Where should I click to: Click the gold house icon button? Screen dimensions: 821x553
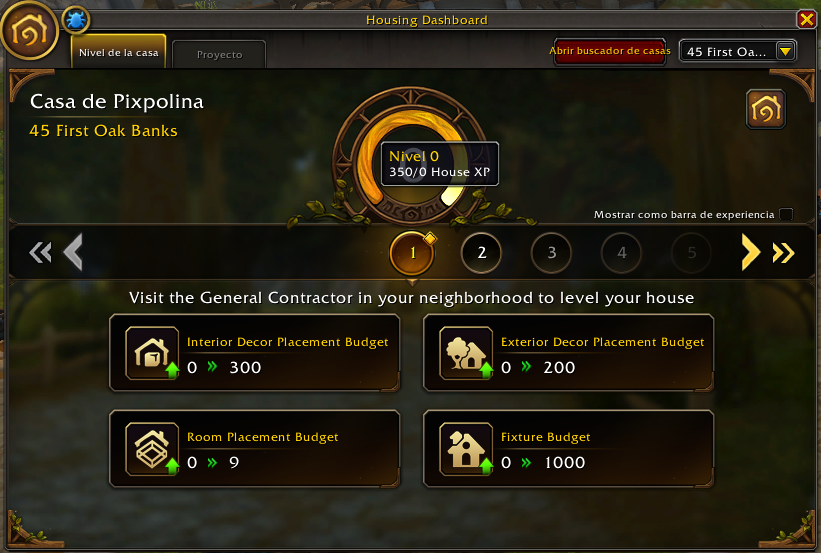[765, 110]
